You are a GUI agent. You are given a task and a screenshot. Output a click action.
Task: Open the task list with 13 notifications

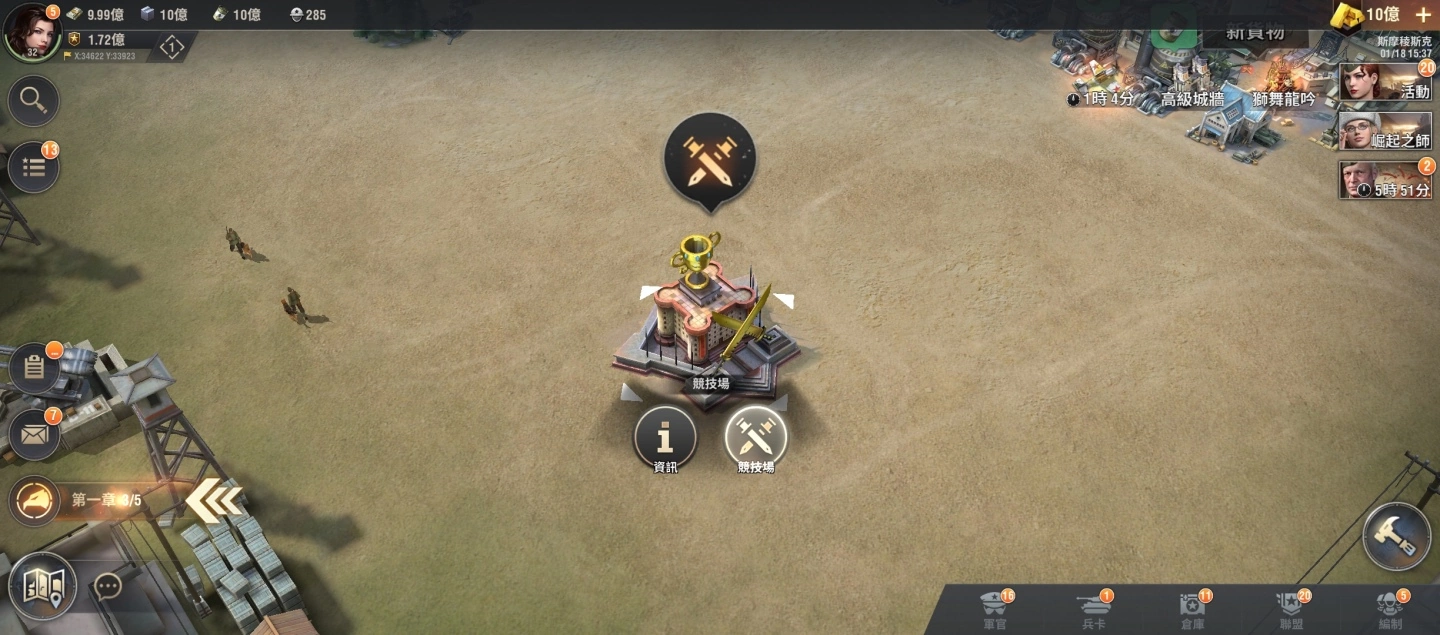[34, 167]
